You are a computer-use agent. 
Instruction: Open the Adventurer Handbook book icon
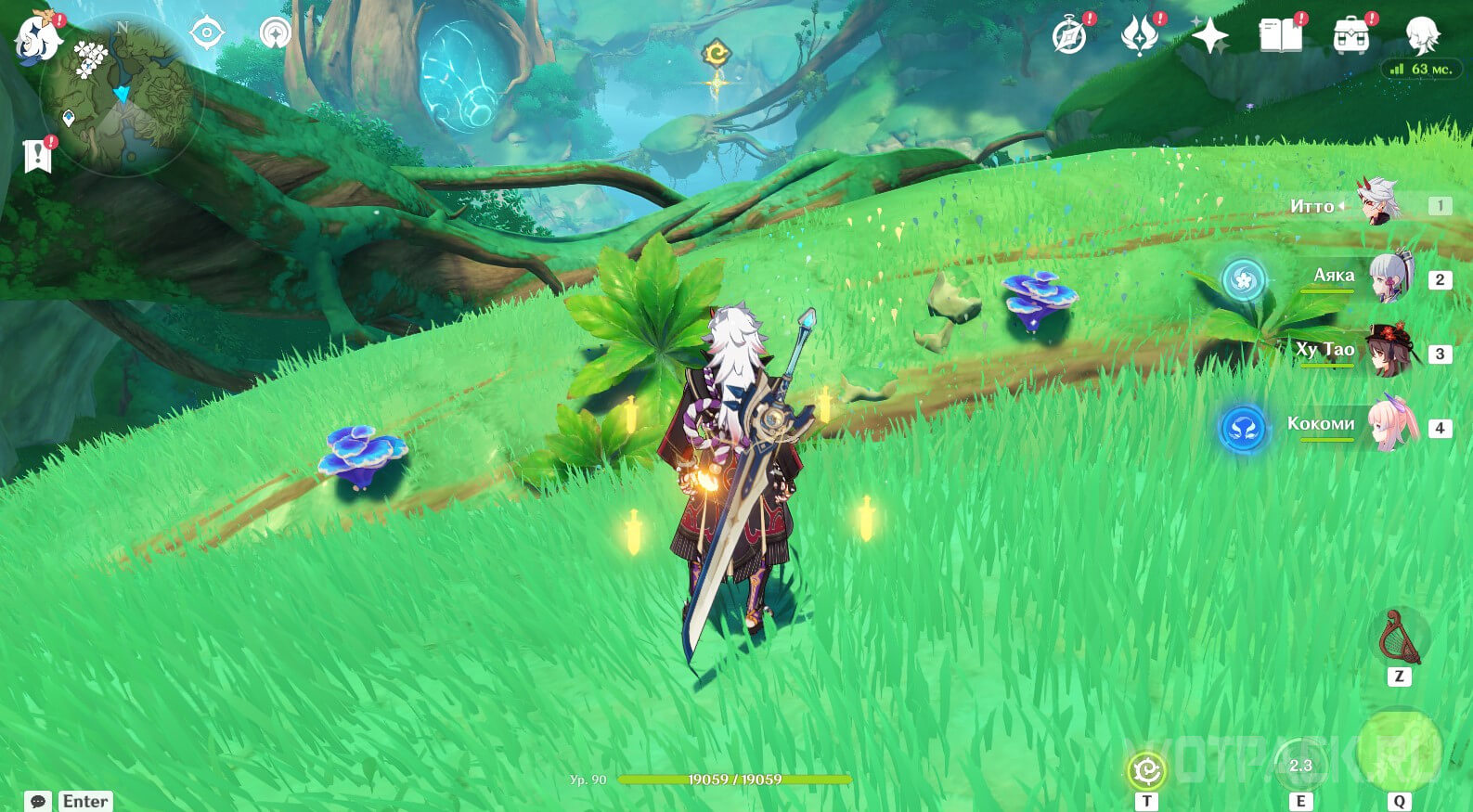1280,37
